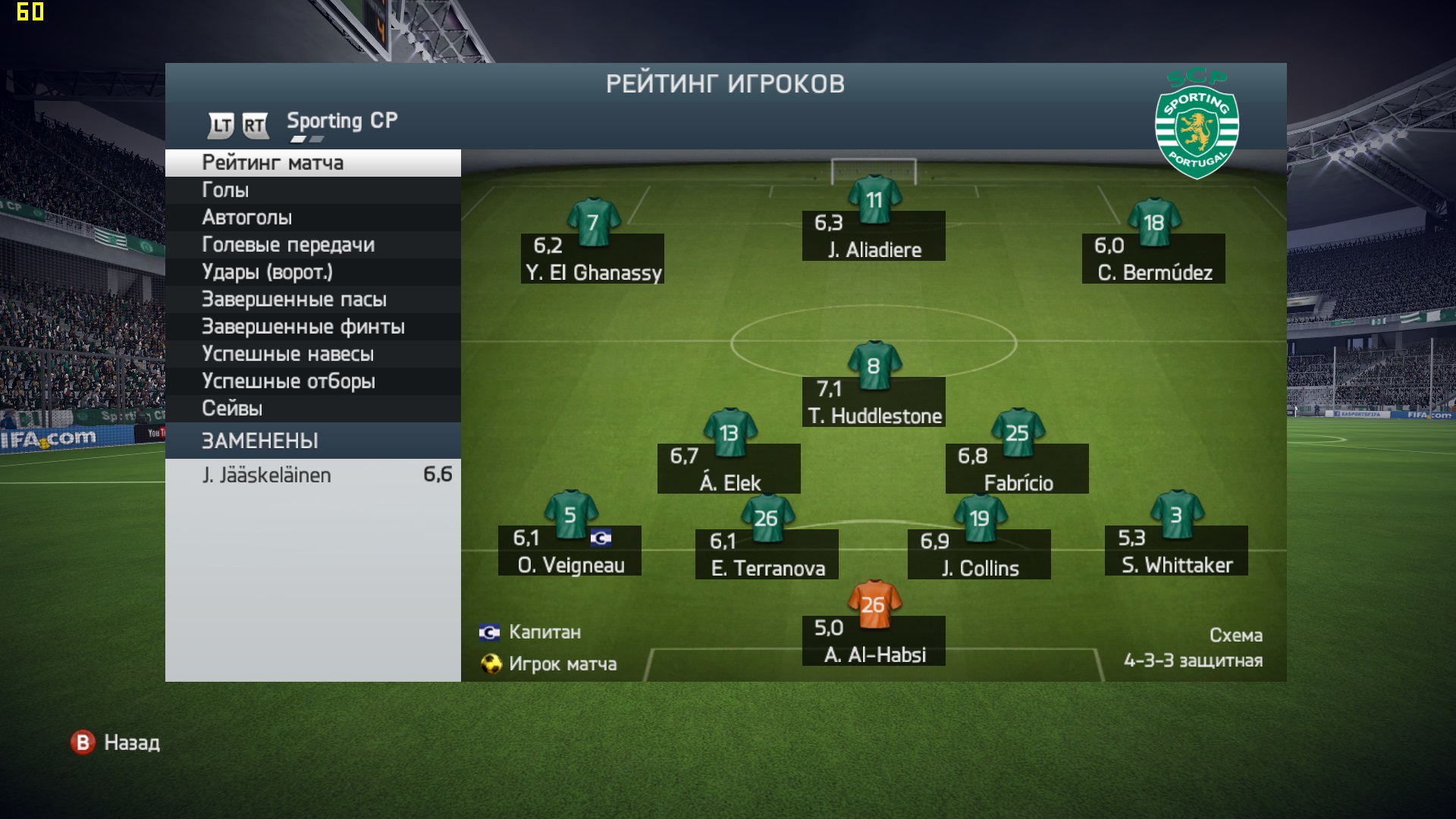Choose Завершенные финты in the stat list

click(x=312, y=327)
